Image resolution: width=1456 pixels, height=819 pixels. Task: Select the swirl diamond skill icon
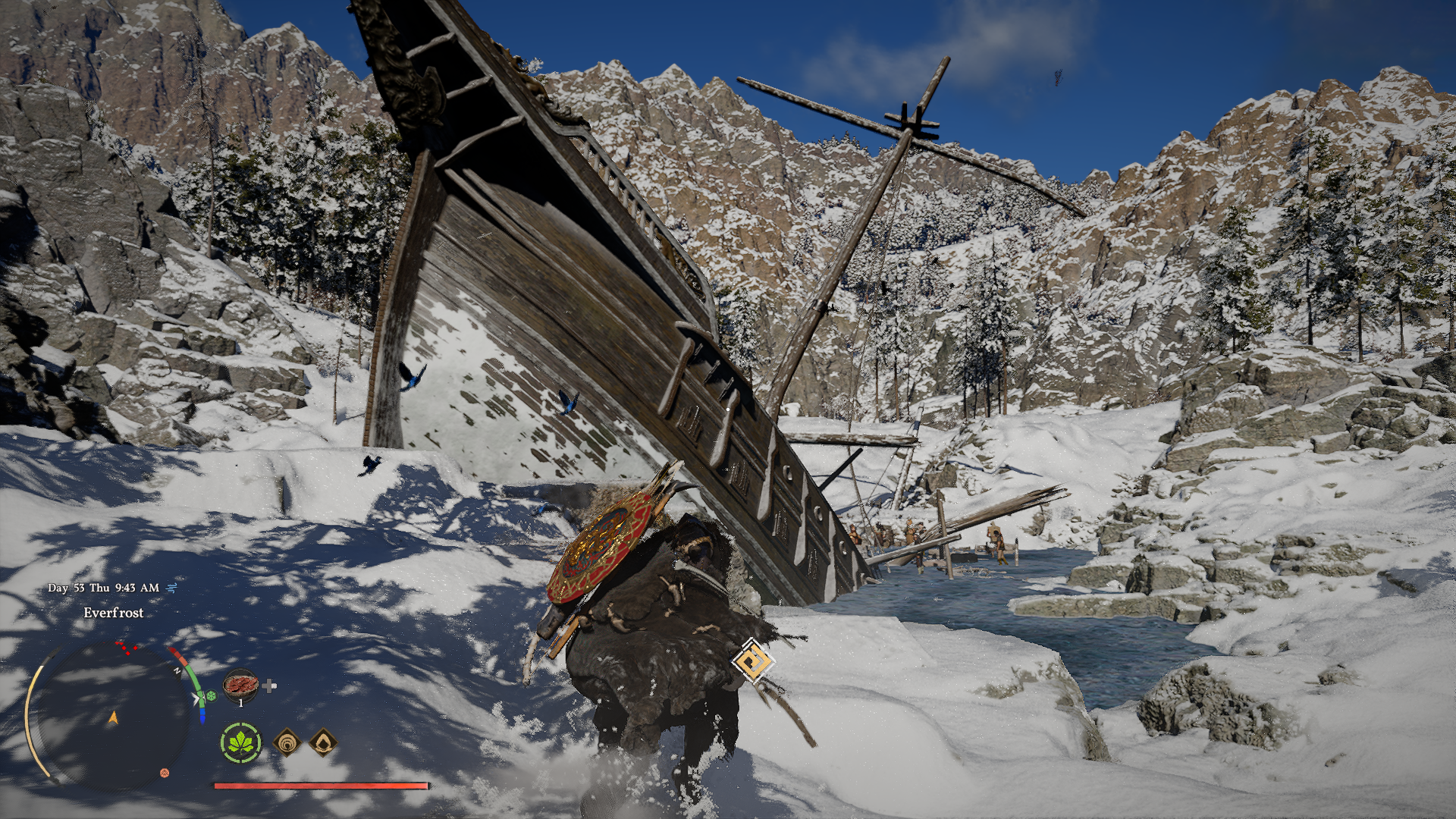[287, 743]
